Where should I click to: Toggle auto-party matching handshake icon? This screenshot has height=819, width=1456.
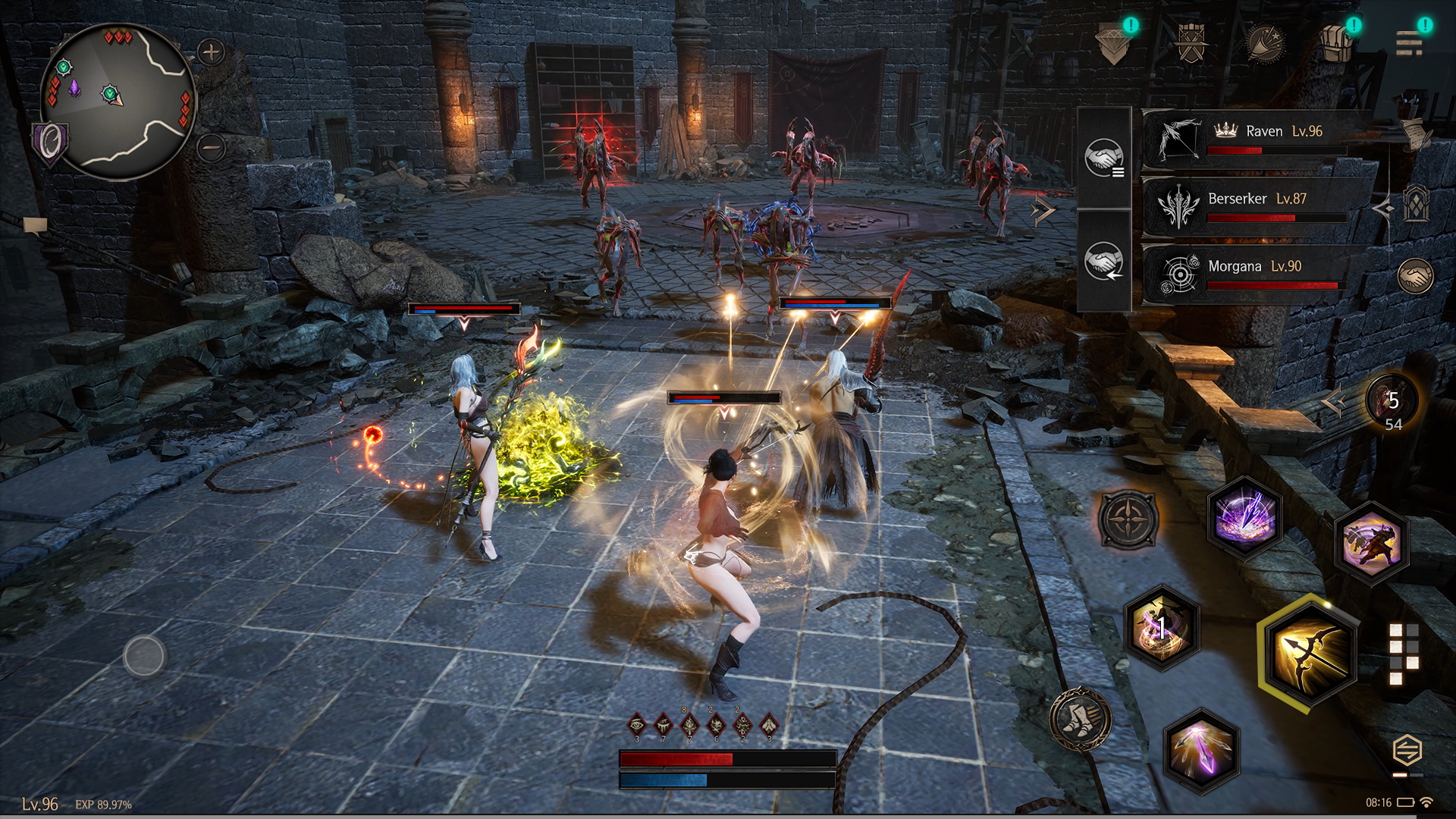point(1103,265)
